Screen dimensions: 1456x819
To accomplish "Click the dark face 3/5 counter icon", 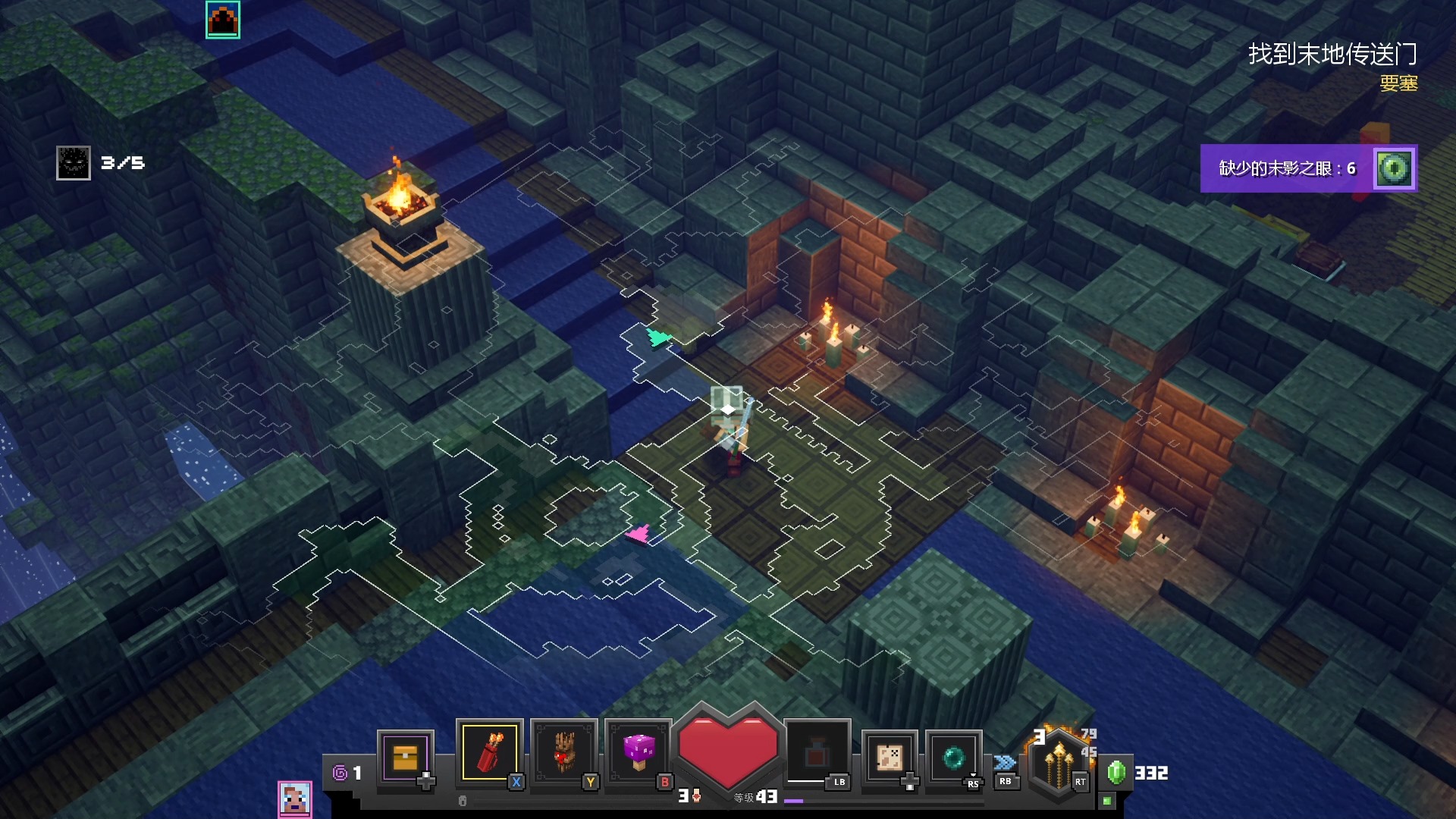I will 74,163.
